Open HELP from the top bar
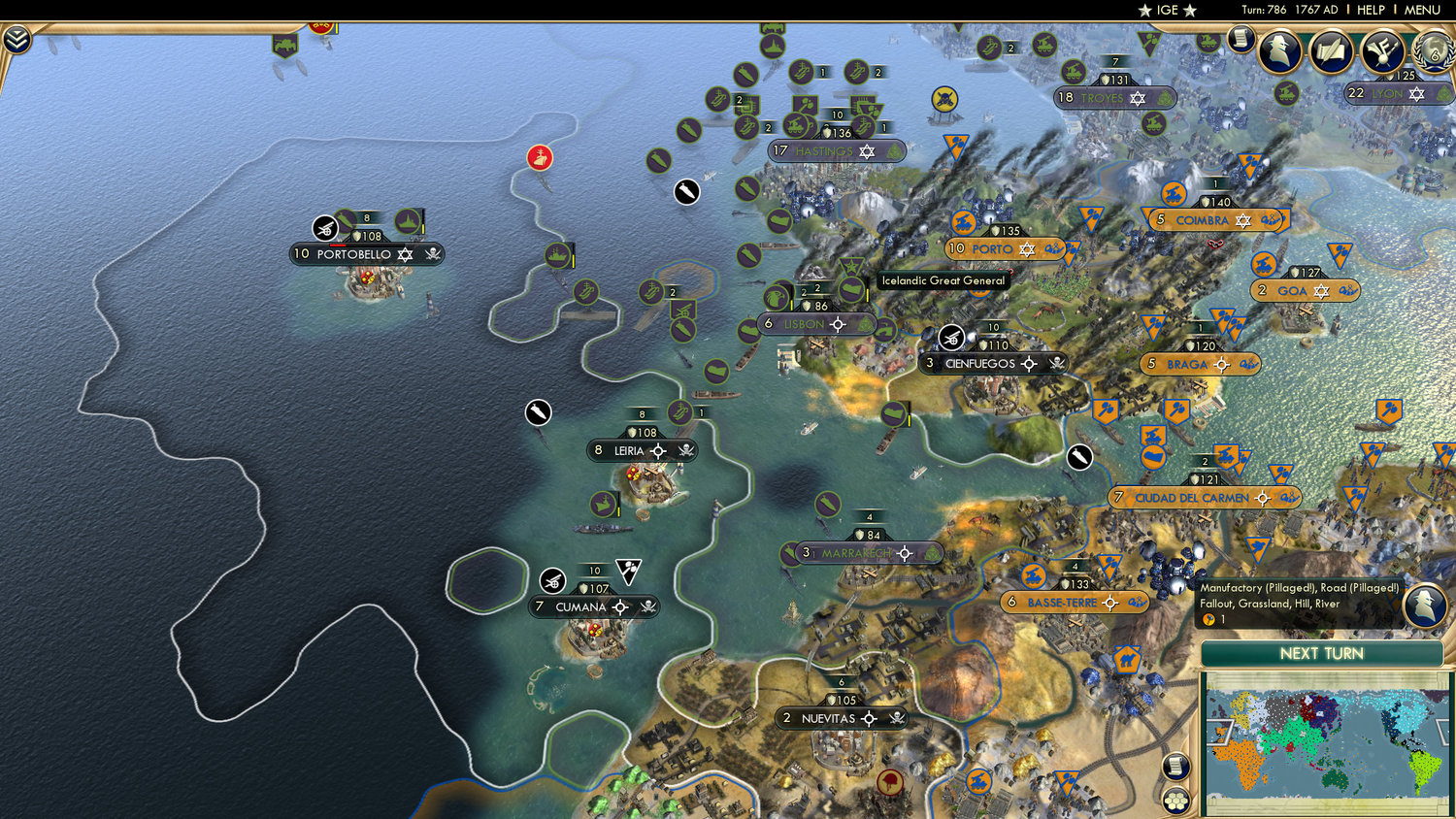 pyautogui.click(x=1371, y=10)
